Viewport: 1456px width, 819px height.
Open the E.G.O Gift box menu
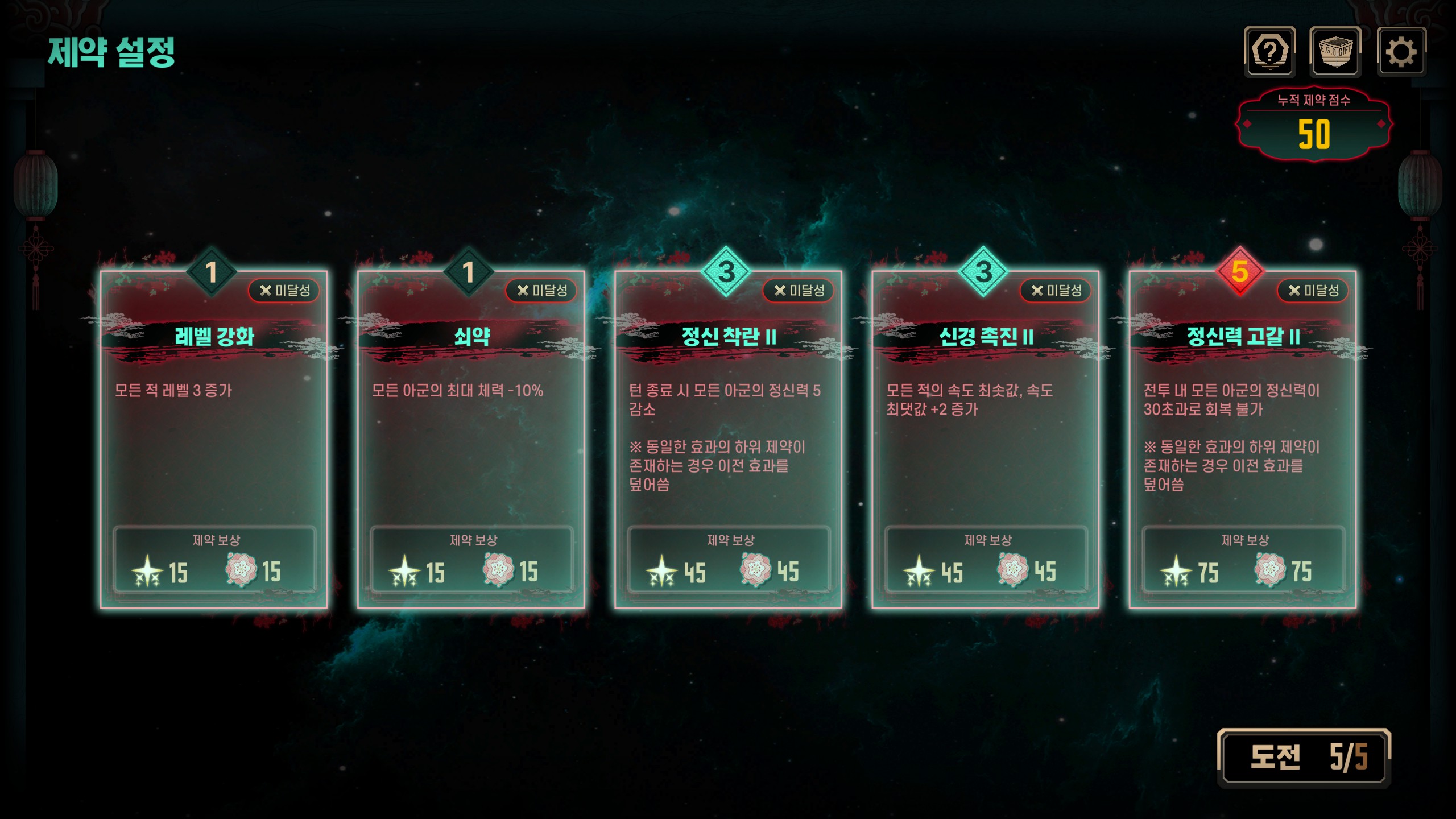pyautogui.click(x=1335, y=52)
